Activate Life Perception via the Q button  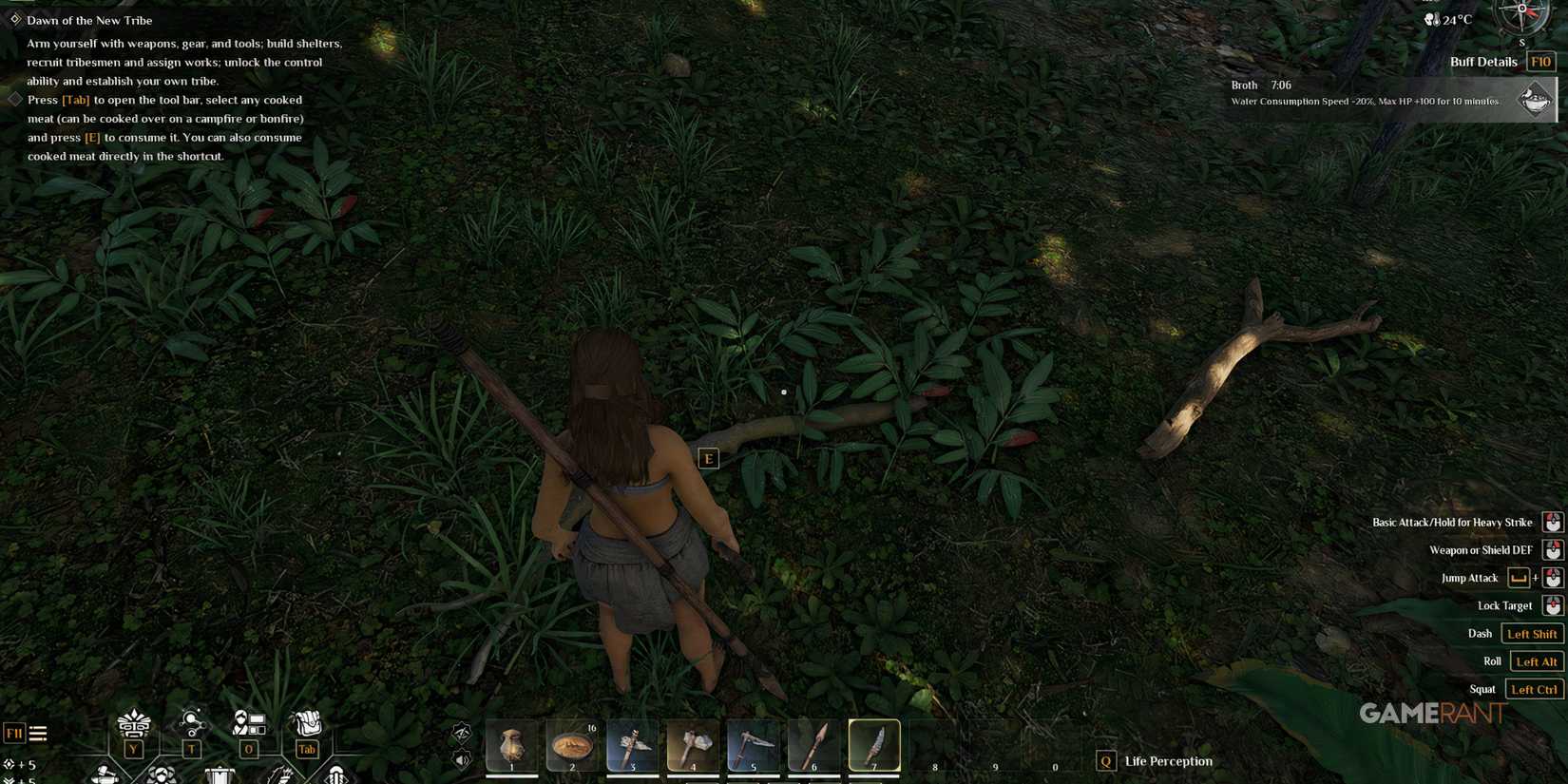pos(1105,760)
